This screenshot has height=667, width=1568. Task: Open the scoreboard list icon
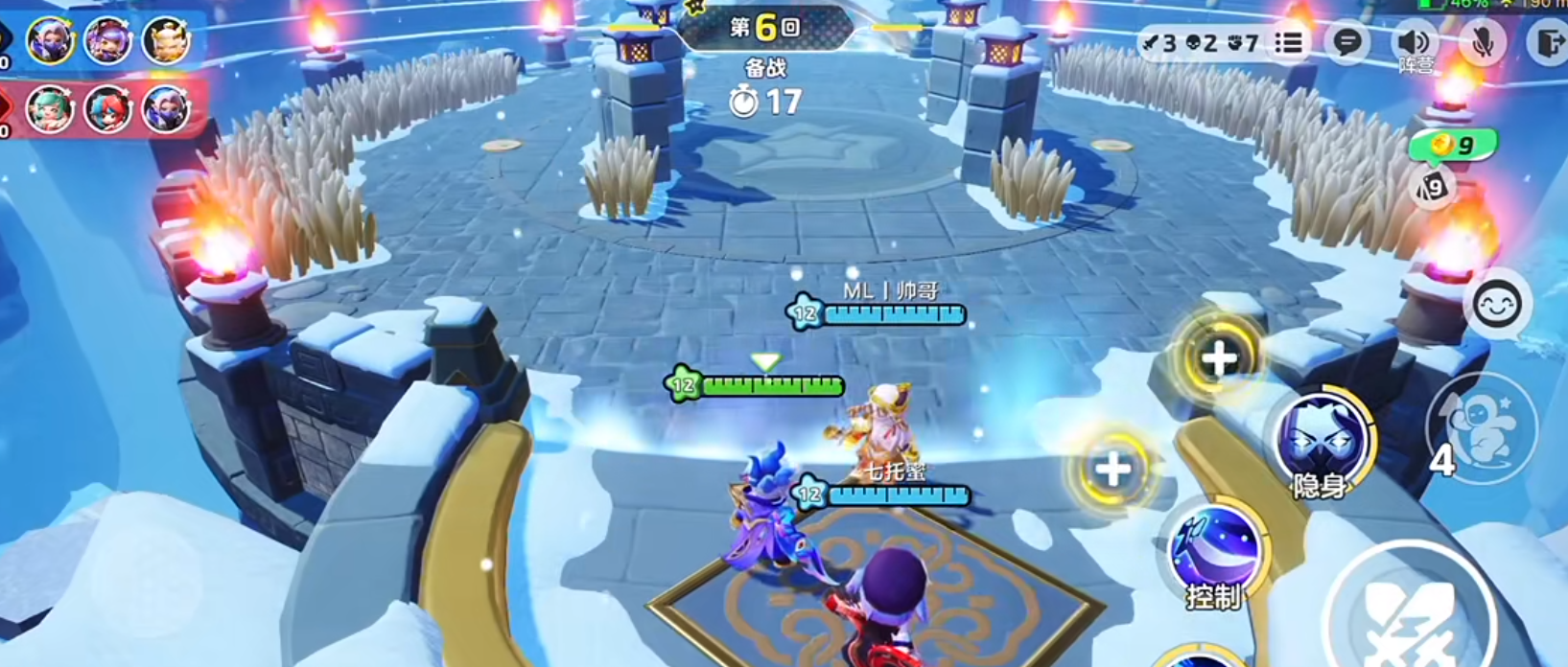tap(1290, 42)
